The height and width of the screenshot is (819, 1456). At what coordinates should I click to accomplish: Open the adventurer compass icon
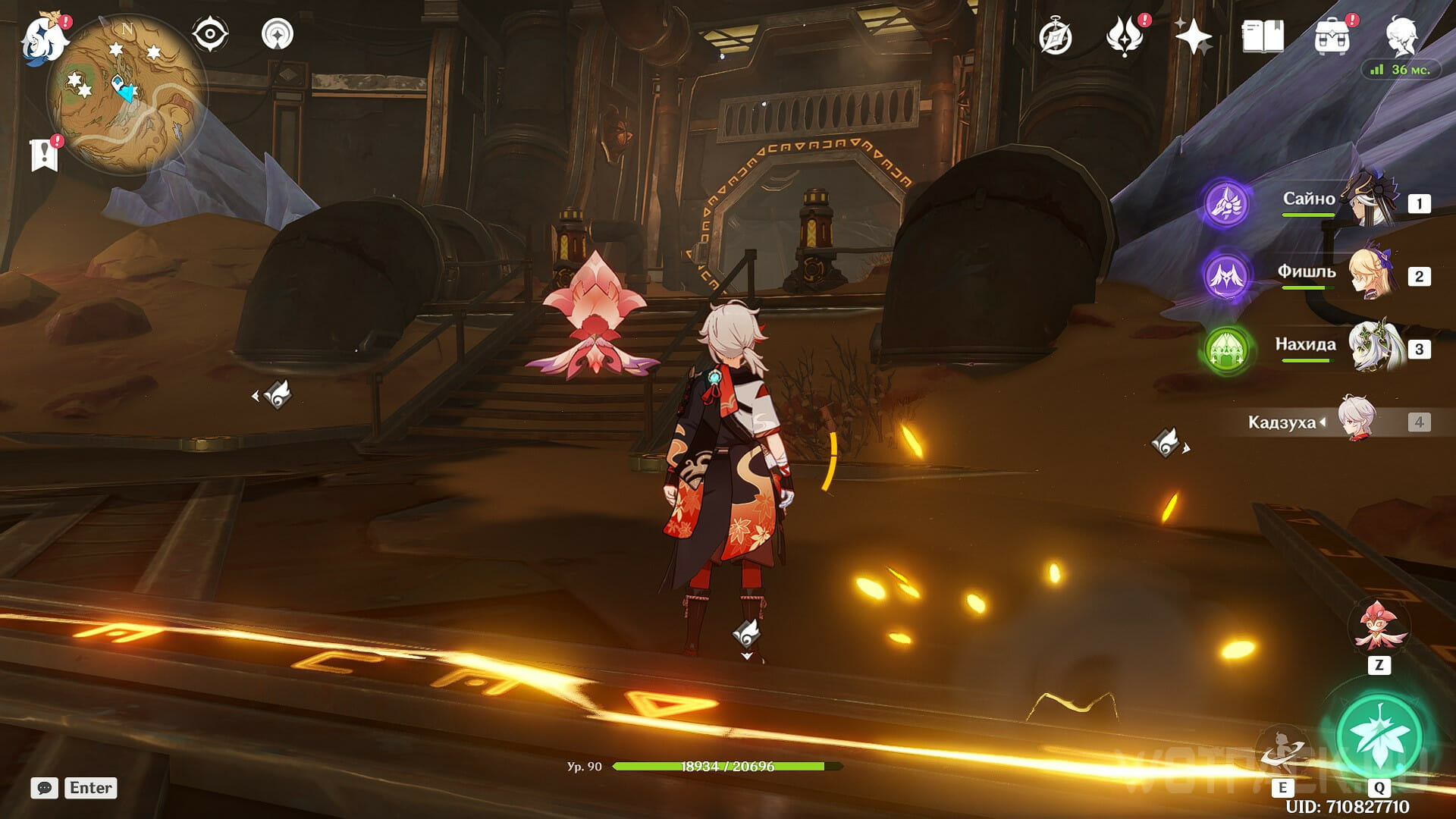[x=1056, y=37]
